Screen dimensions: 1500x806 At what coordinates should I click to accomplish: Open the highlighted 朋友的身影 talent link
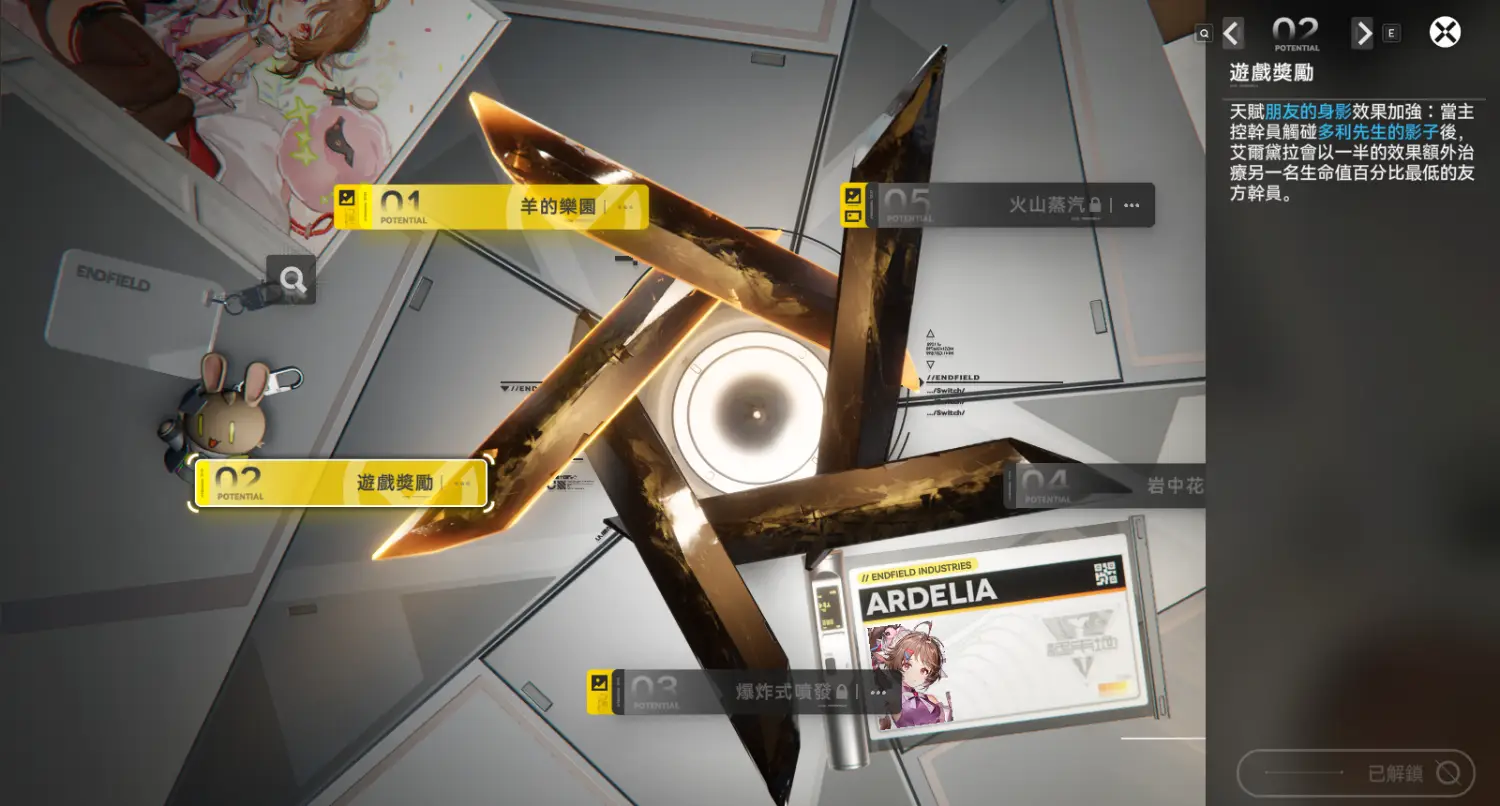1308,113
